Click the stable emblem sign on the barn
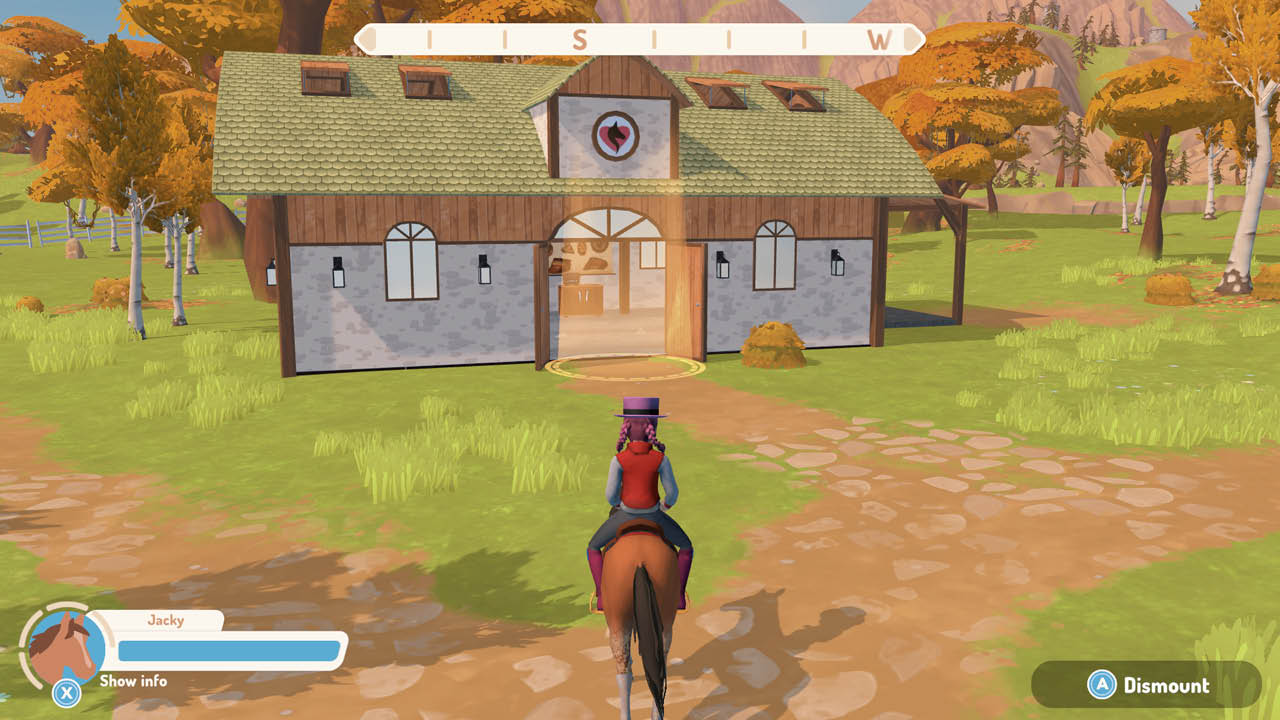 pos(616,133)
